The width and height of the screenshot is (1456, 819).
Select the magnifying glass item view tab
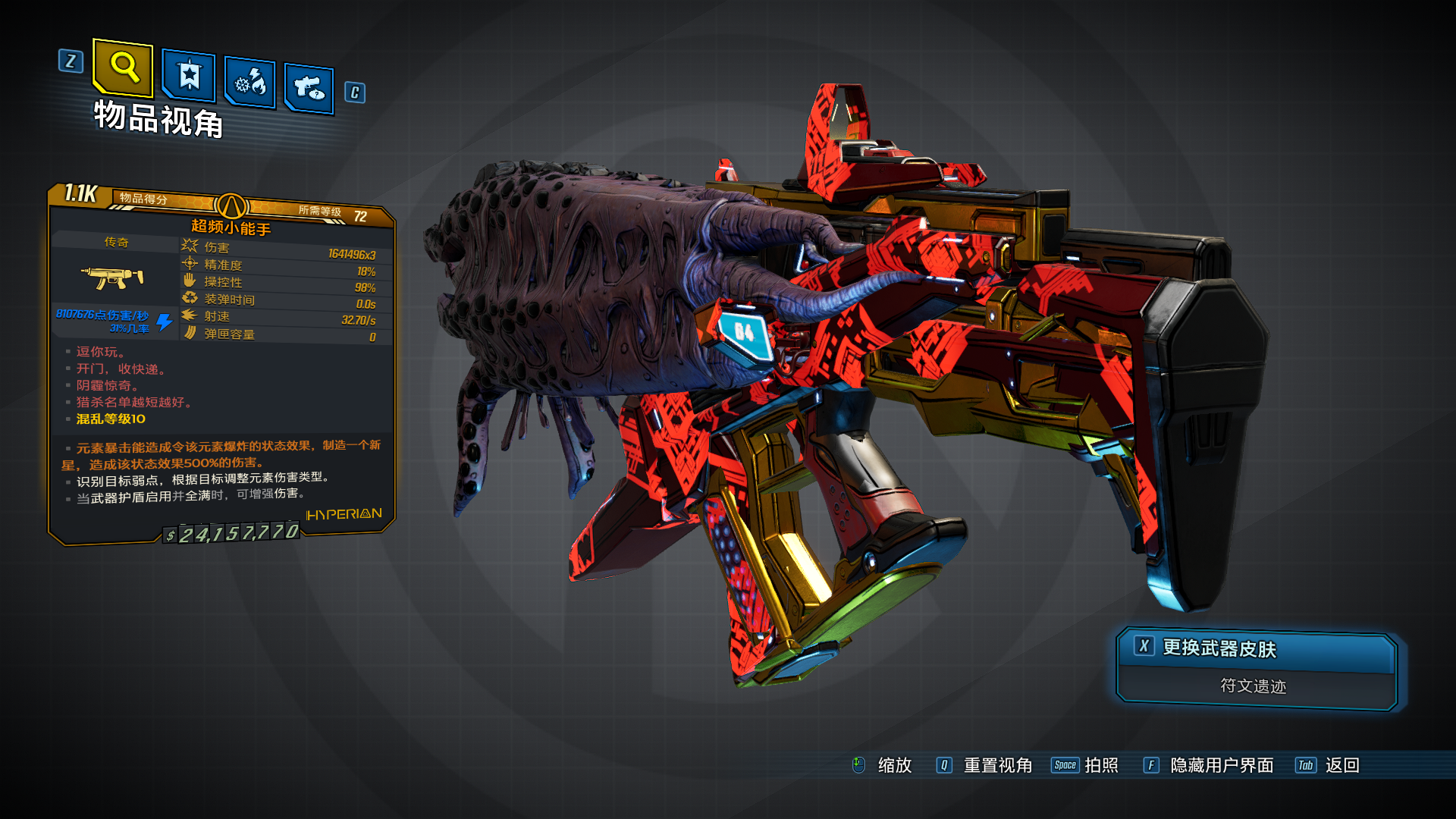pos(124,68)
